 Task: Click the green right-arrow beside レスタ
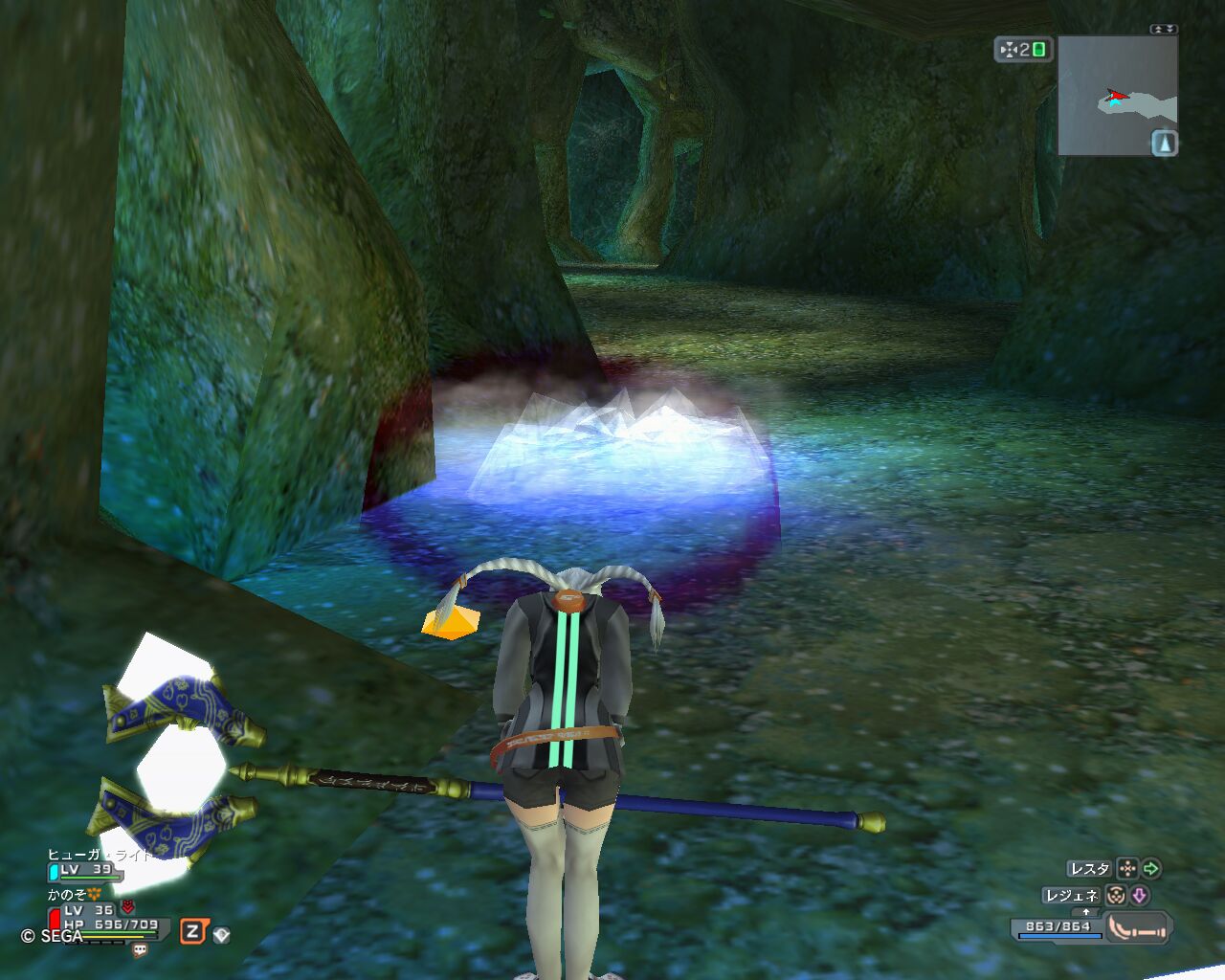1151,869
